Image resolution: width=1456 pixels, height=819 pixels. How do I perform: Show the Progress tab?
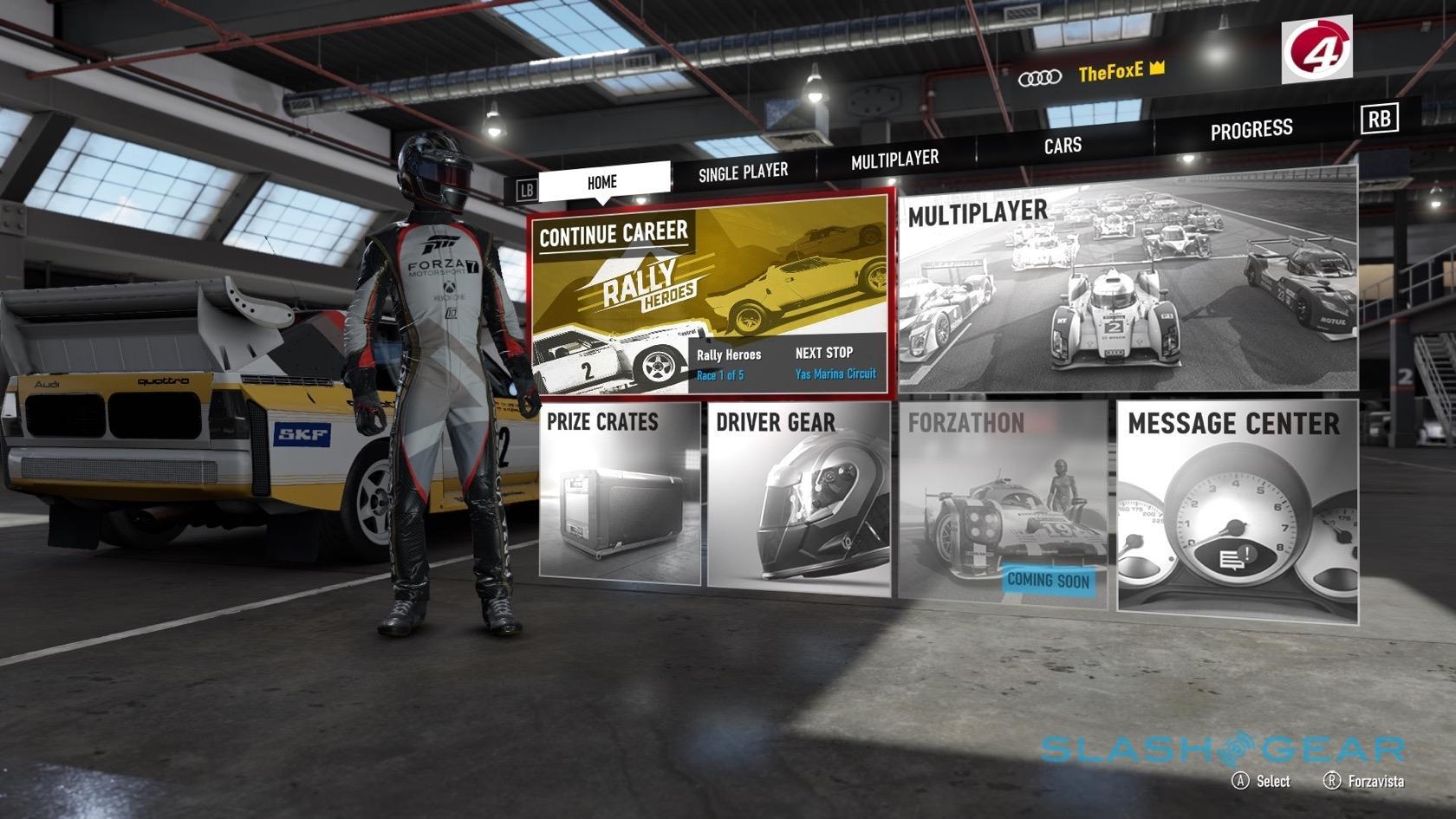click(1251, 130)
